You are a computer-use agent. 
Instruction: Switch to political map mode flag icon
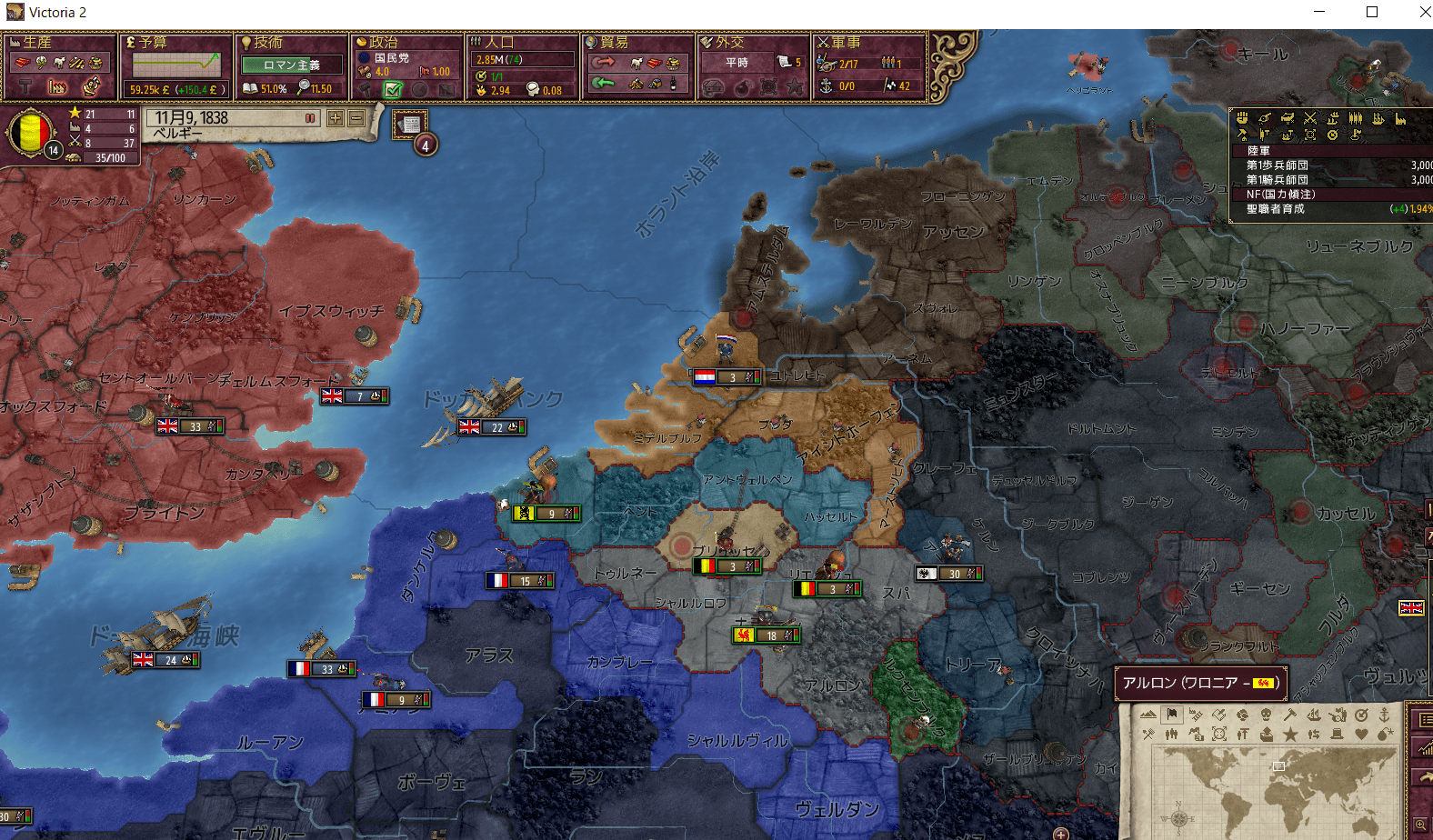point(1171,715)
